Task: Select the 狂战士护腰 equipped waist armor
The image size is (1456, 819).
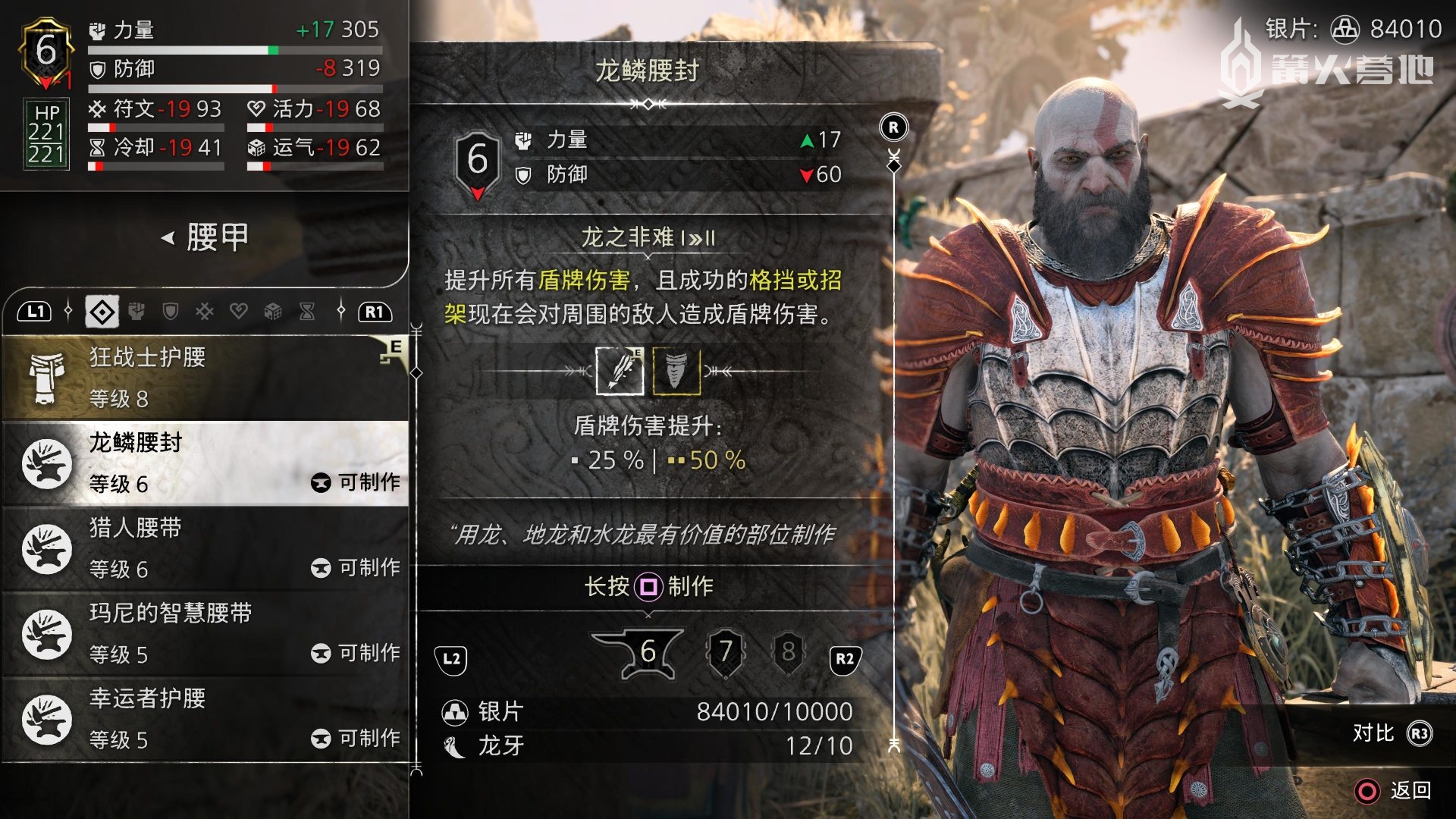Action: (205, 378)
